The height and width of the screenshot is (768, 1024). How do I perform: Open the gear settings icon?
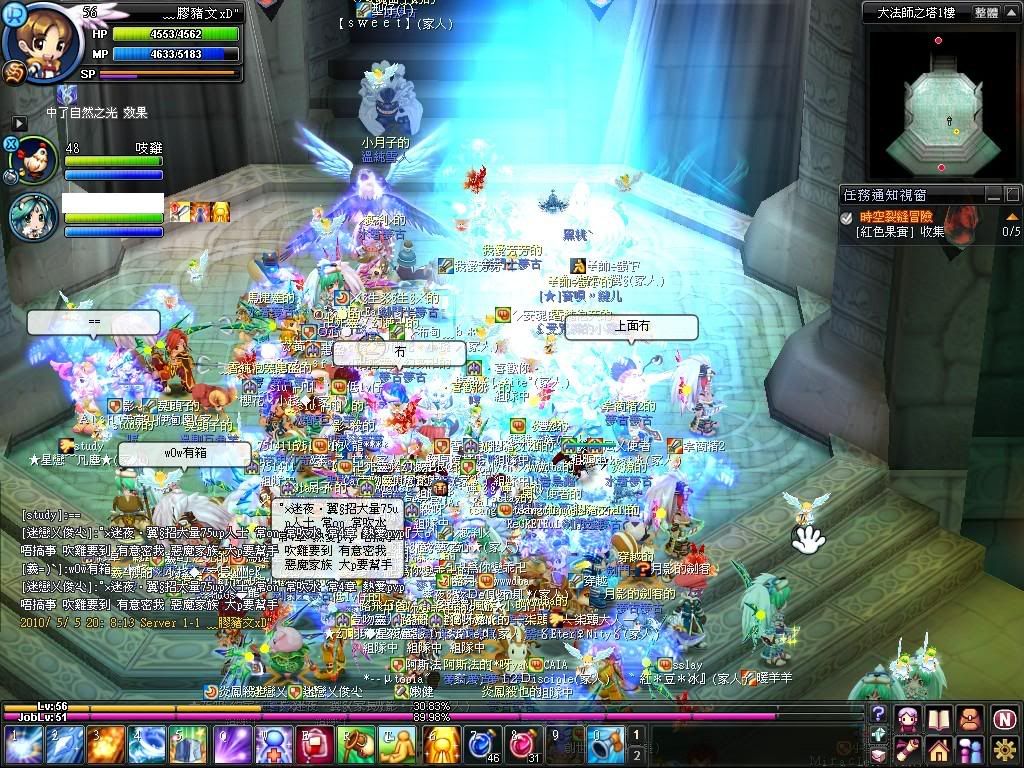click(x=1005, y=748)
